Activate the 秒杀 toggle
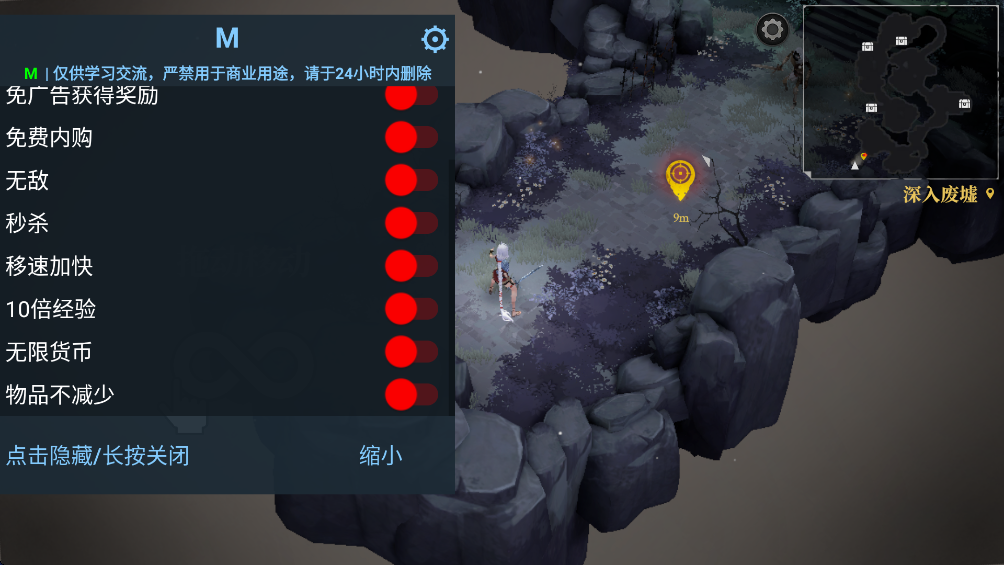 pos(411,223)
